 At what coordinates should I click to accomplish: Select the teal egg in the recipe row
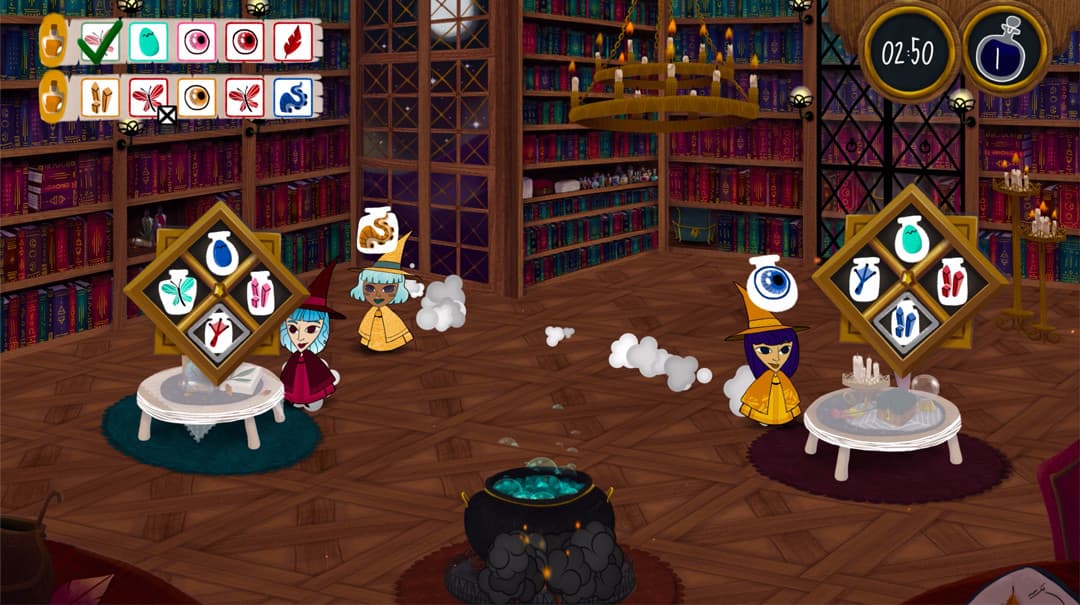pyautogui.click(x=148, y=42)
